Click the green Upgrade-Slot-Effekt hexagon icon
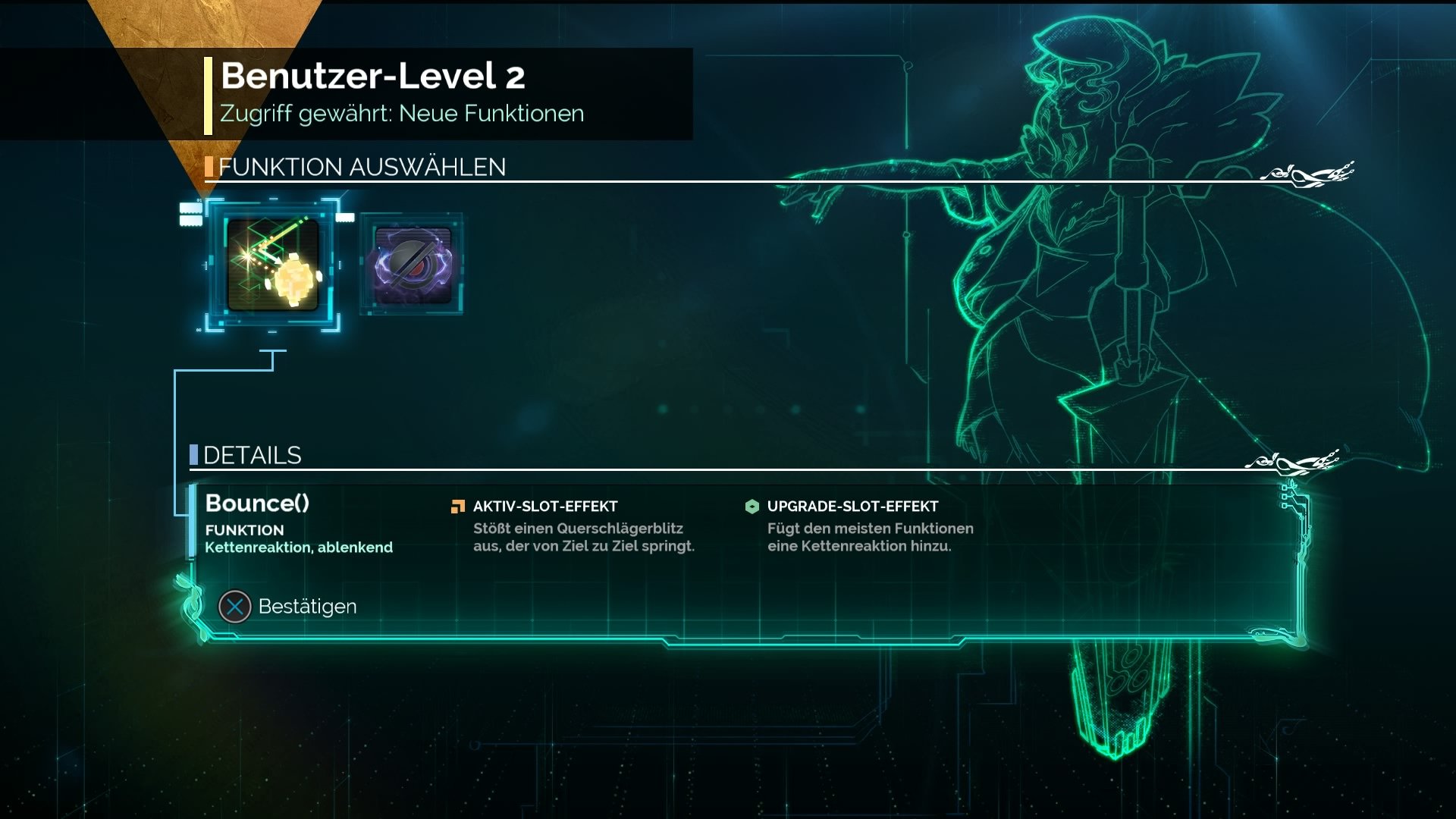Screen dimensions: 1456x819 tap(752, 505)
